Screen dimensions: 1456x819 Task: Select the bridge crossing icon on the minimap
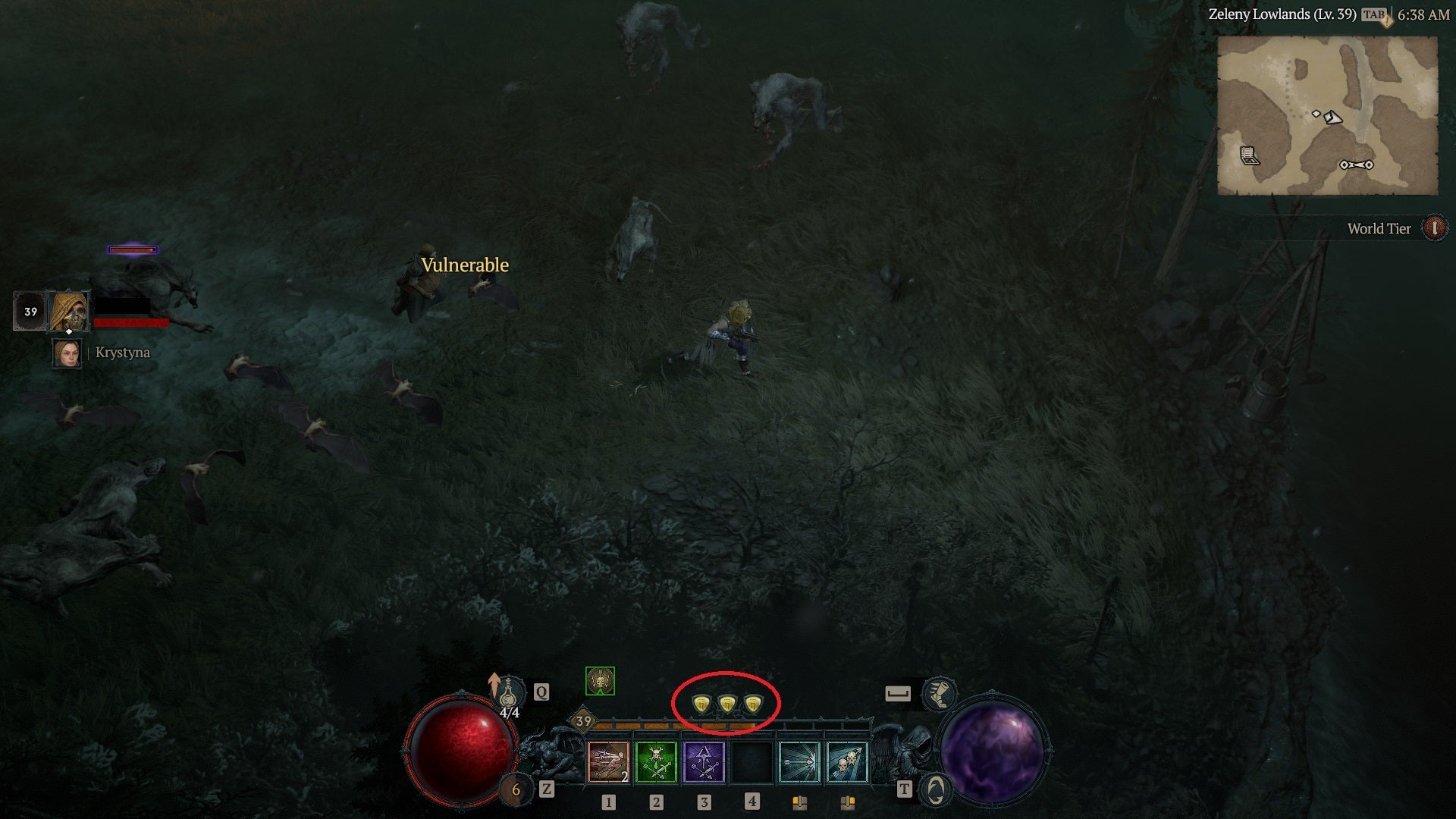click(1356, 165)
